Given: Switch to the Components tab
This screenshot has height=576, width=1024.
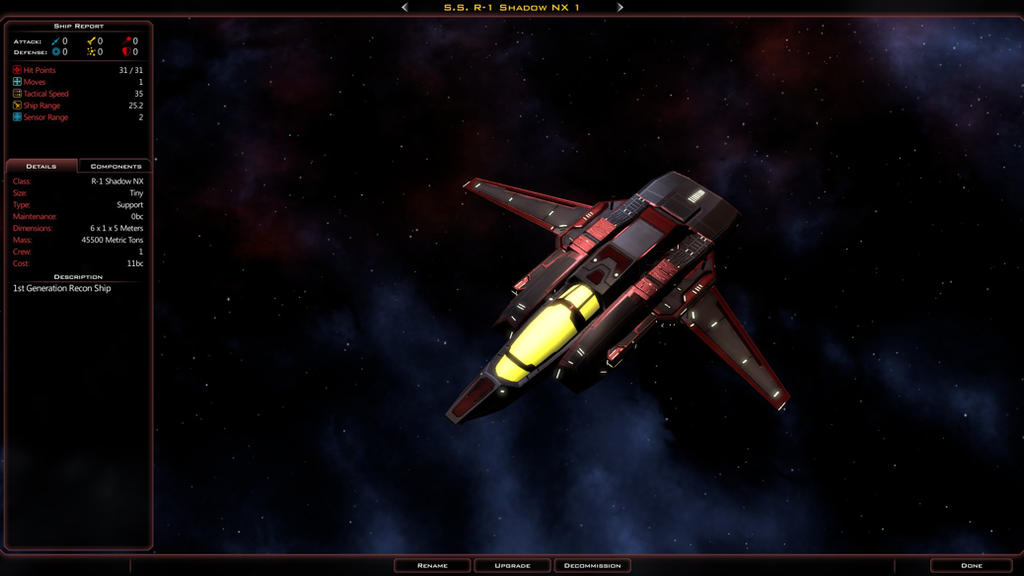Looking at the screenshot, I should (x=116, y=166).
